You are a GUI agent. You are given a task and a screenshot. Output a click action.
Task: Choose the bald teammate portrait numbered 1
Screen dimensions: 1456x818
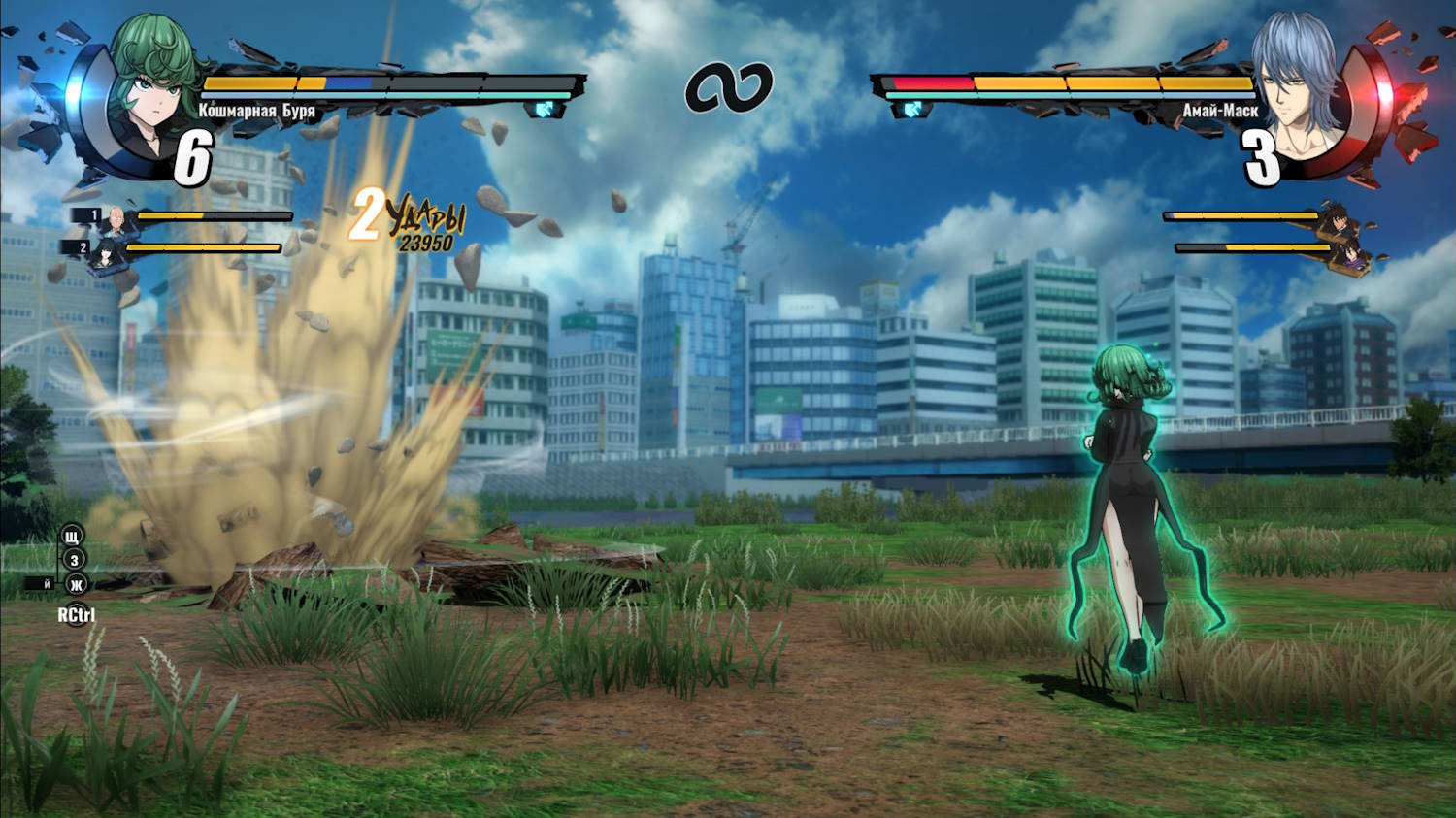[116, 219]
